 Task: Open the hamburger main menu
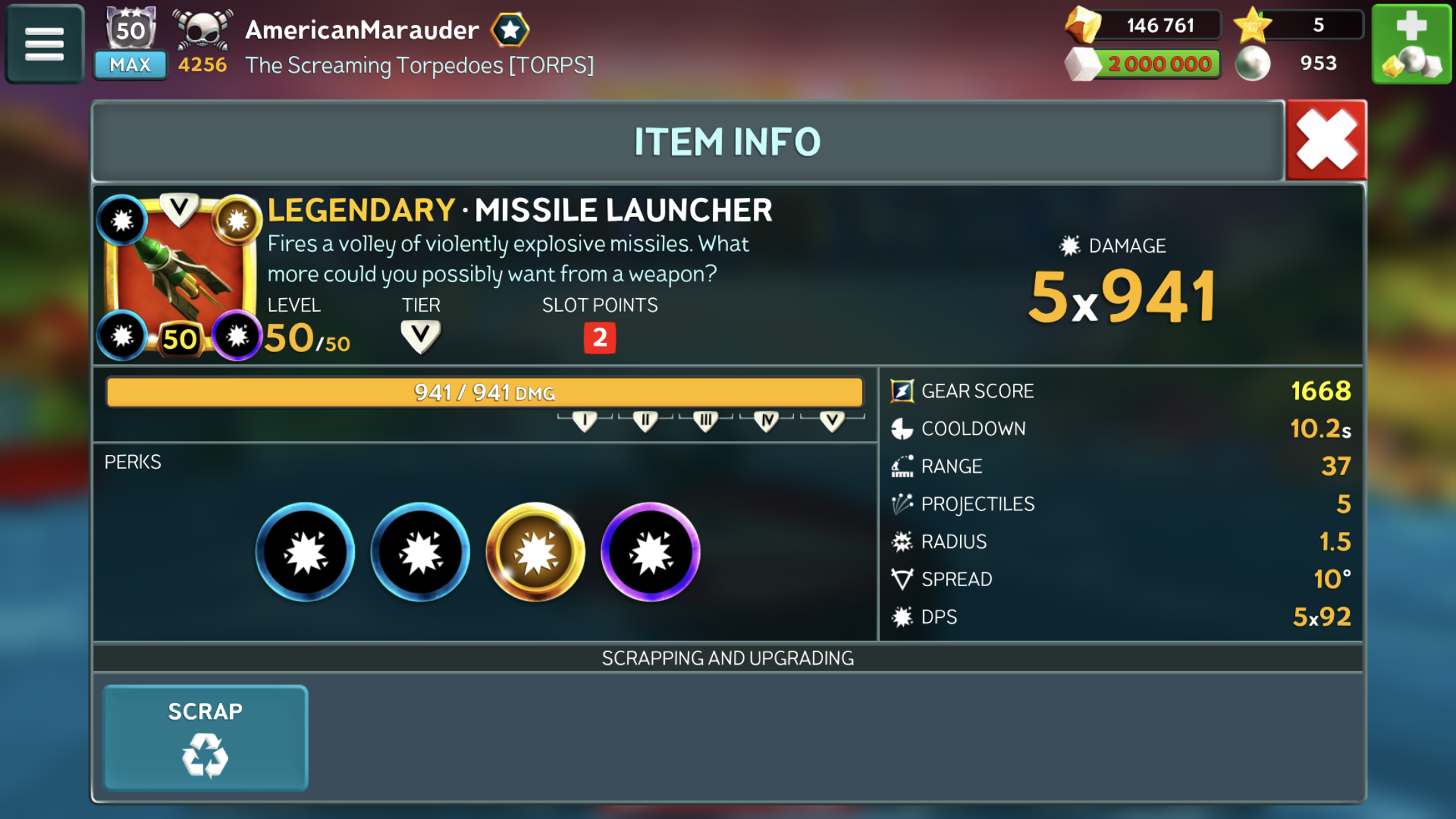tap(44, 44)
